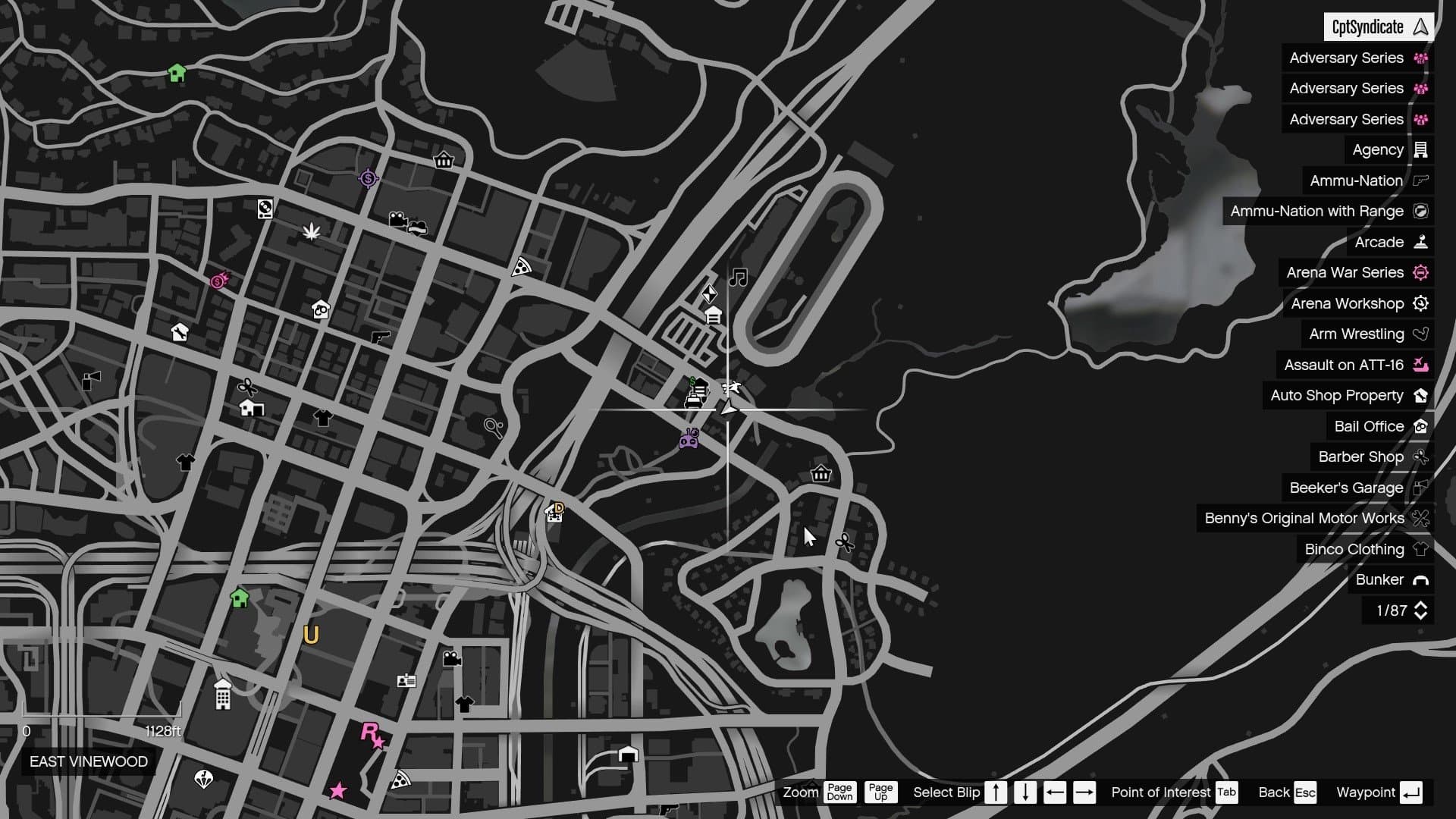This screenshot has width=1456, height=819.
Task: Click the weed leaf marijuana blip
Action: pyautogui.click(x=313, y=233)
